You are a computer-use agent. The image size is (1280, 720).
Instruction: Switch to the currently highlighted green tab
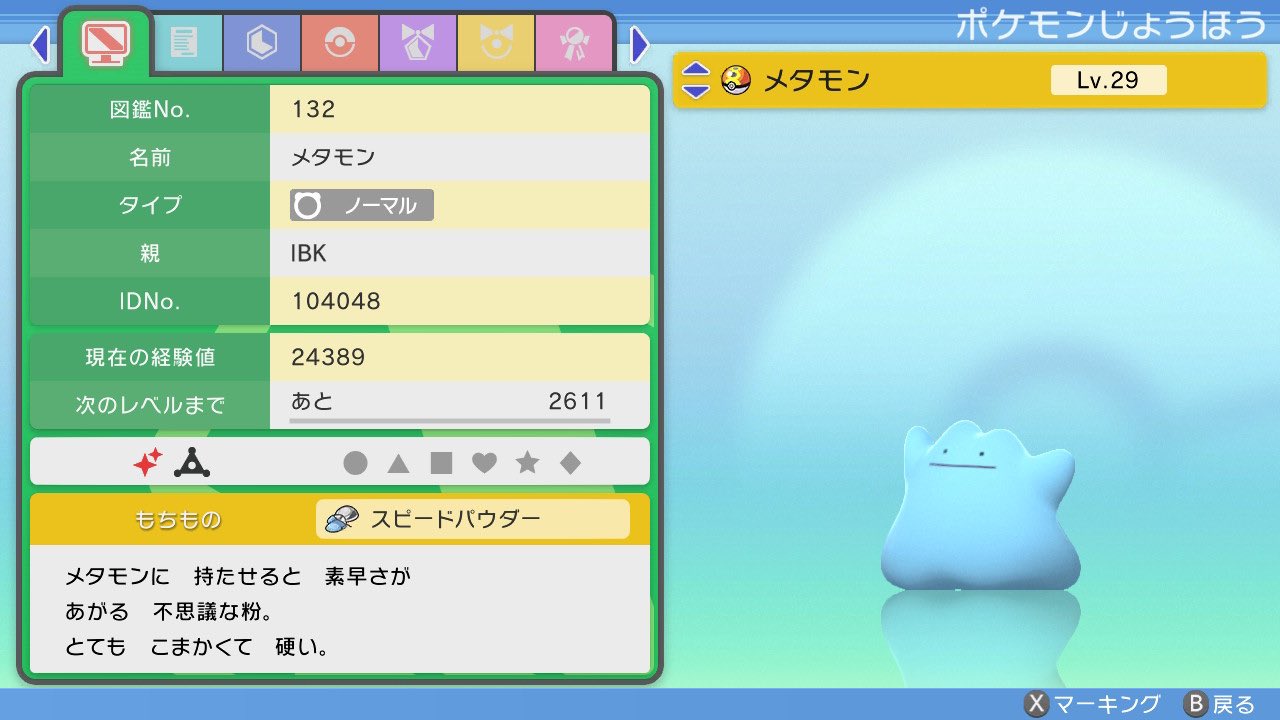(x=104, y=44)
